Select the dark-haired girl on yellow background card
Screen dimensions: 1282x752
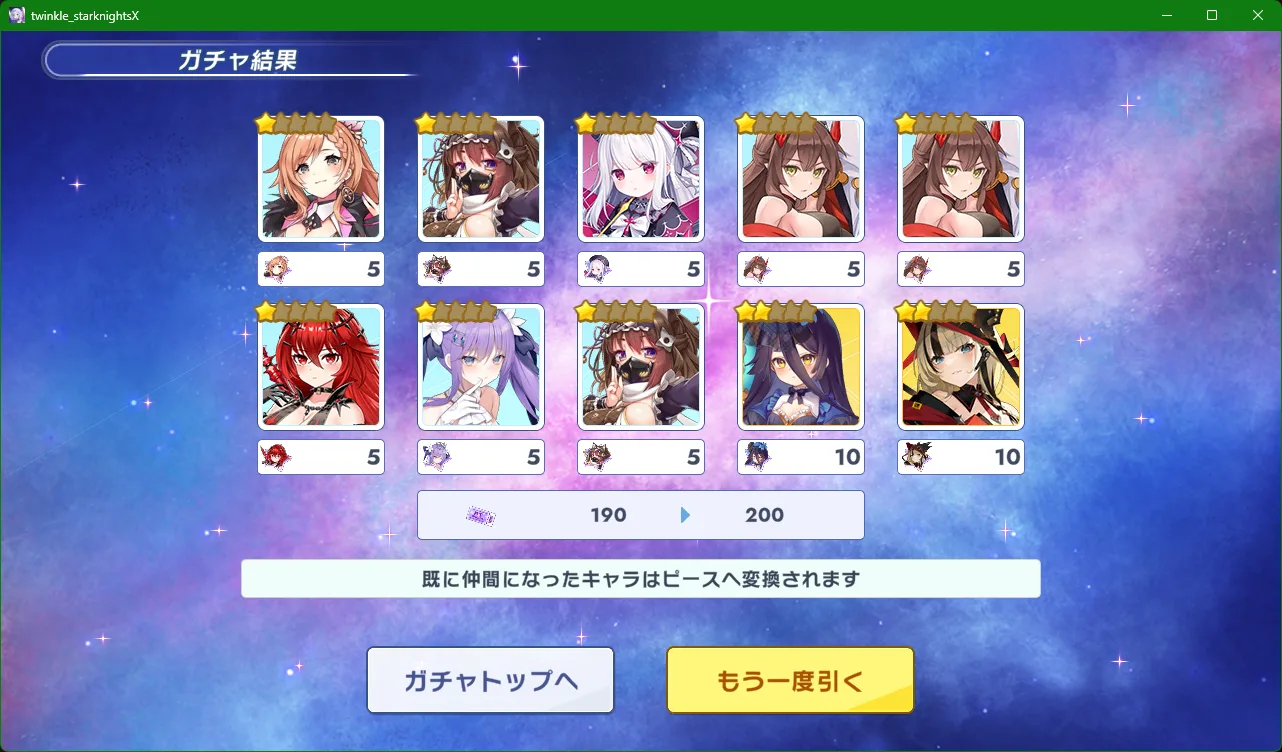click(801, 367)
